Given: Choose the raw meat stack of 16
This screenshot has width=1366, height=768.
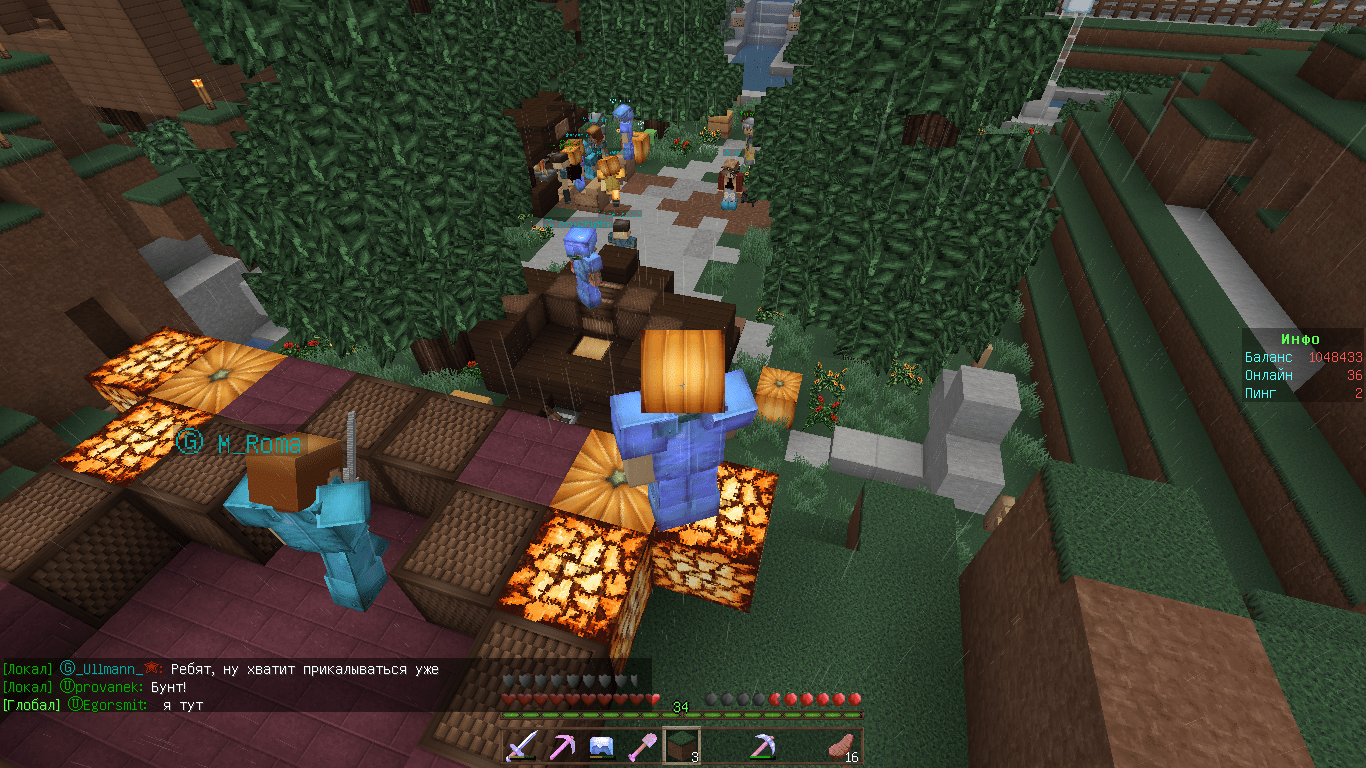Looking at the screenshot, I should [843, 747].
